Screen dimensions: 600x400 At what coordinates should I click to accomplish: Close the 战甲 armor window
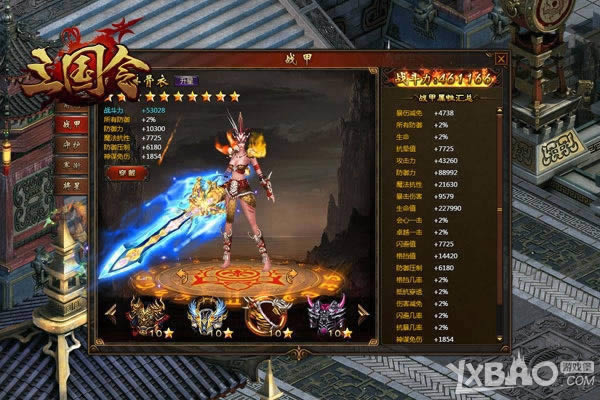501,59
